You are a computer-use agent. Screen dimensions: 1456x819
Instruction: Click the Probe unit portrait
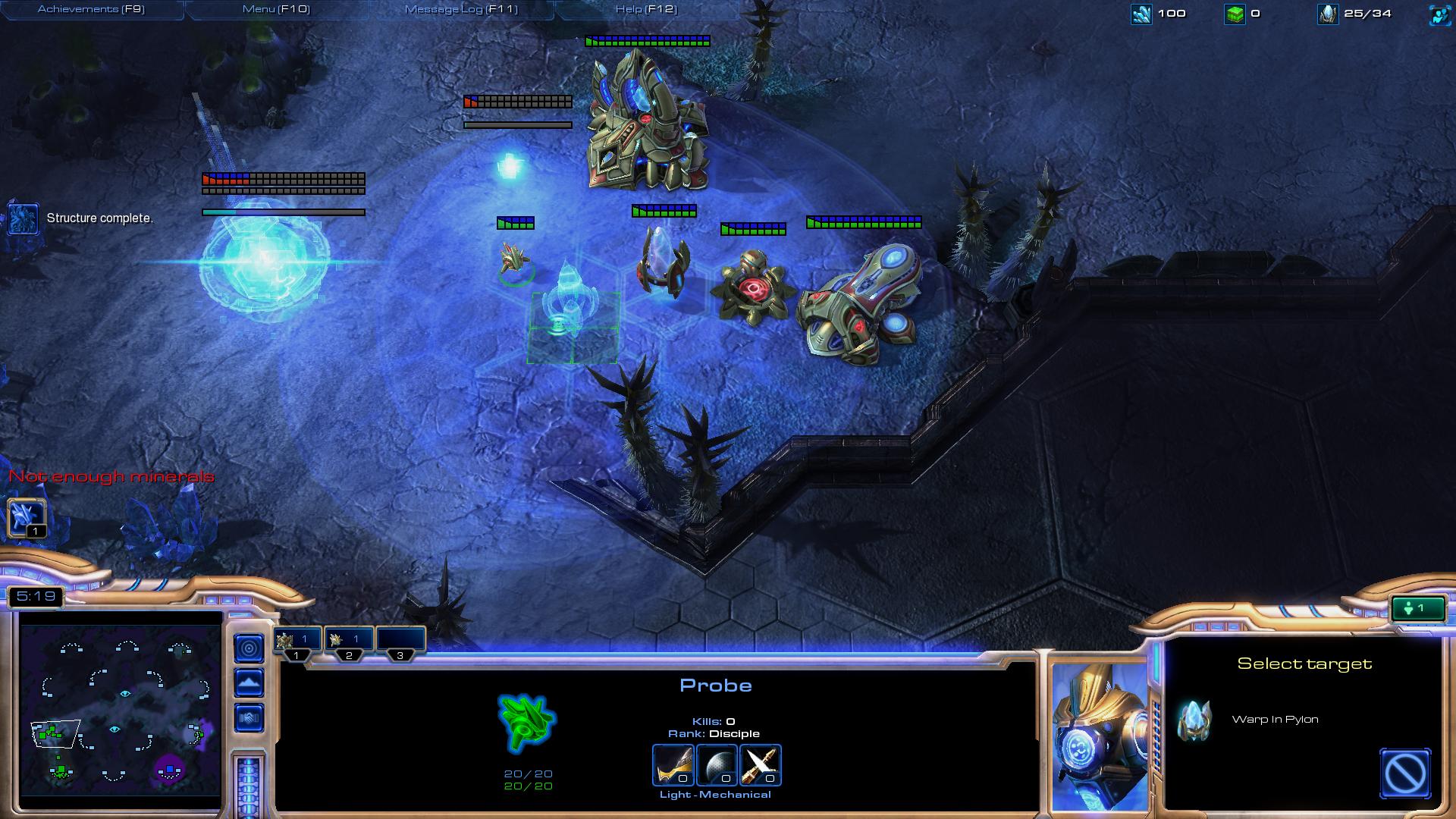click(1099, 736)
